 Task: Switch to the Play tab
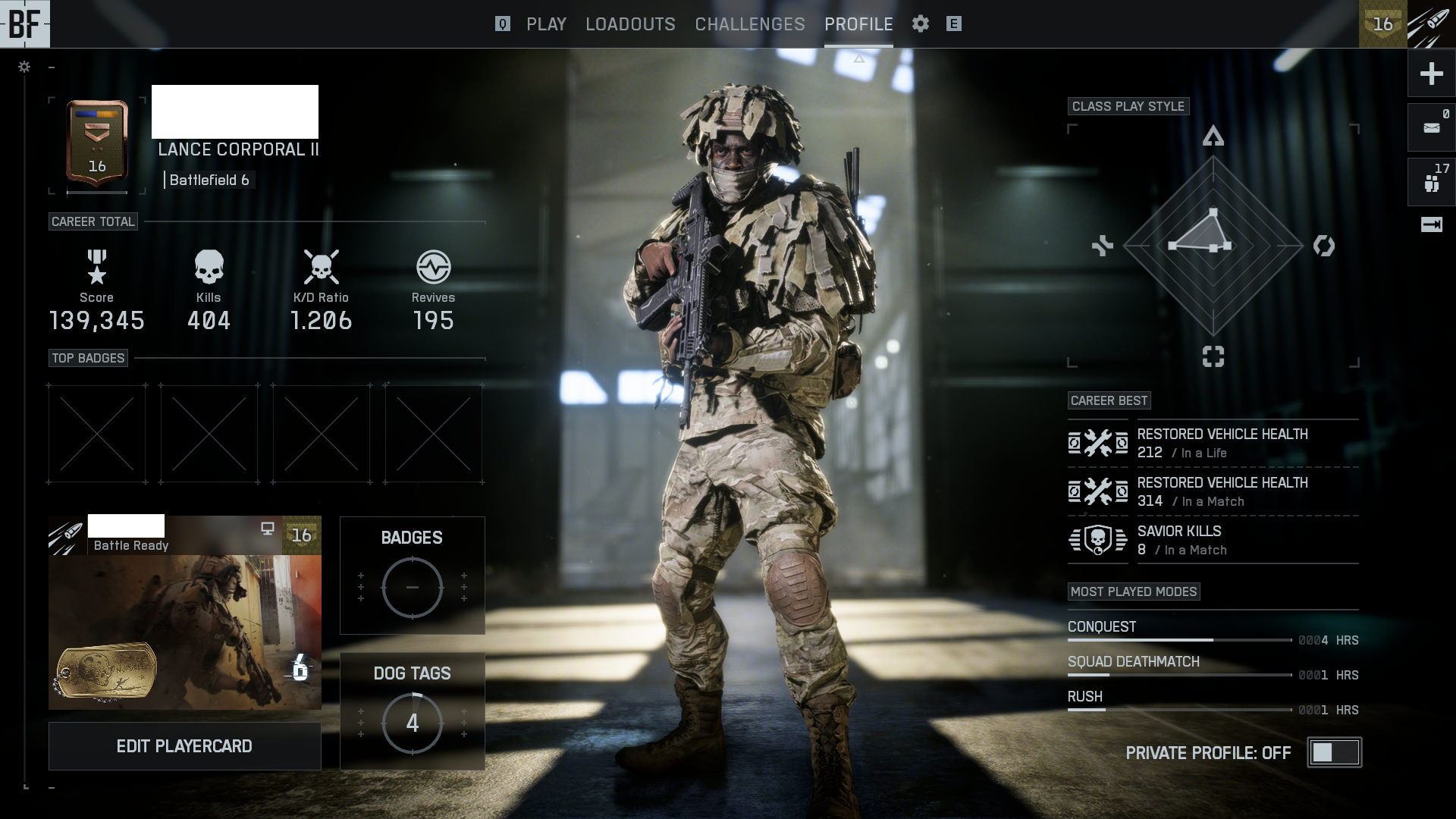[x=546, y=24]
